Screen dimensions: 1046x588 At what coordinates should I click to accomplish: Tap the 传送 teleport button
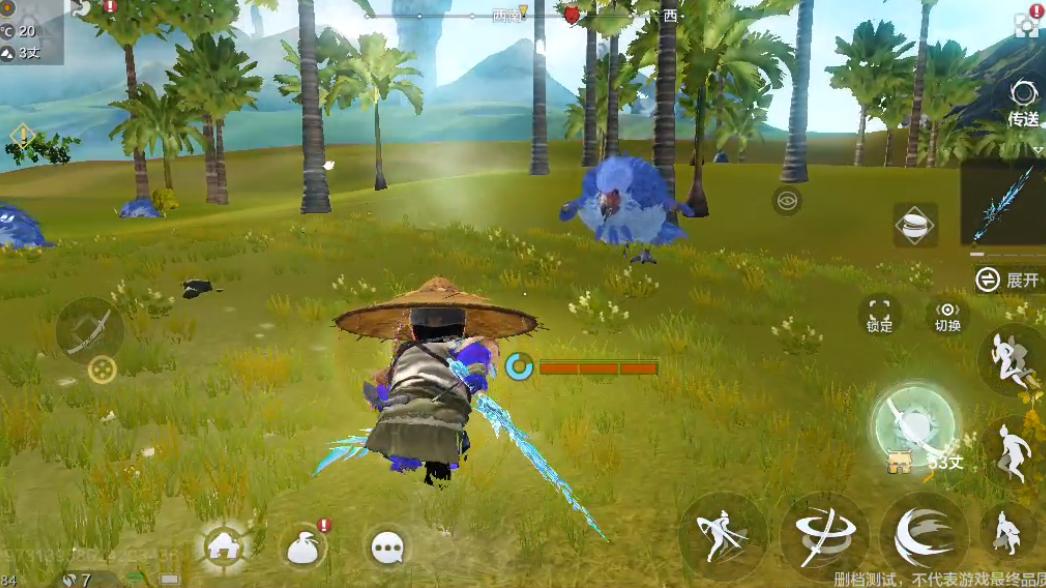click(1023, 103)
